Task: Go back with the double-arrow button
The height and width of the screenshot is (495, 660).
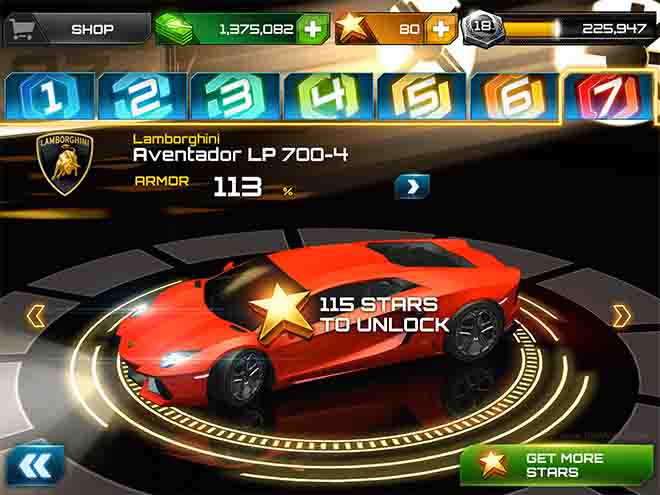Action: click(x=34, y=466)
